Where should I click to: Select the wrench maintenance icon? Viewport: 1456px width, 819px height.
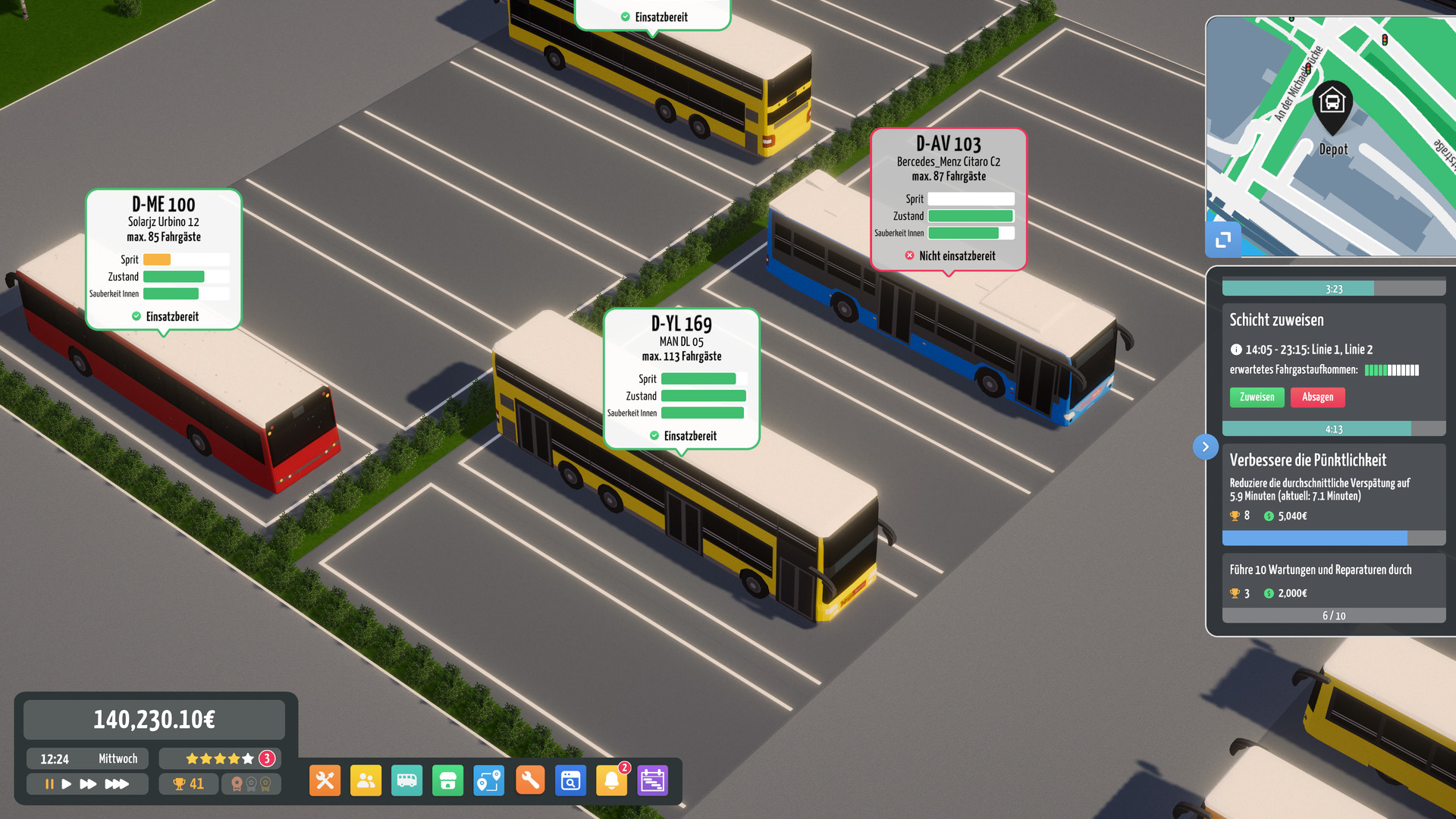pyautogui.click(x=530, y=780)
